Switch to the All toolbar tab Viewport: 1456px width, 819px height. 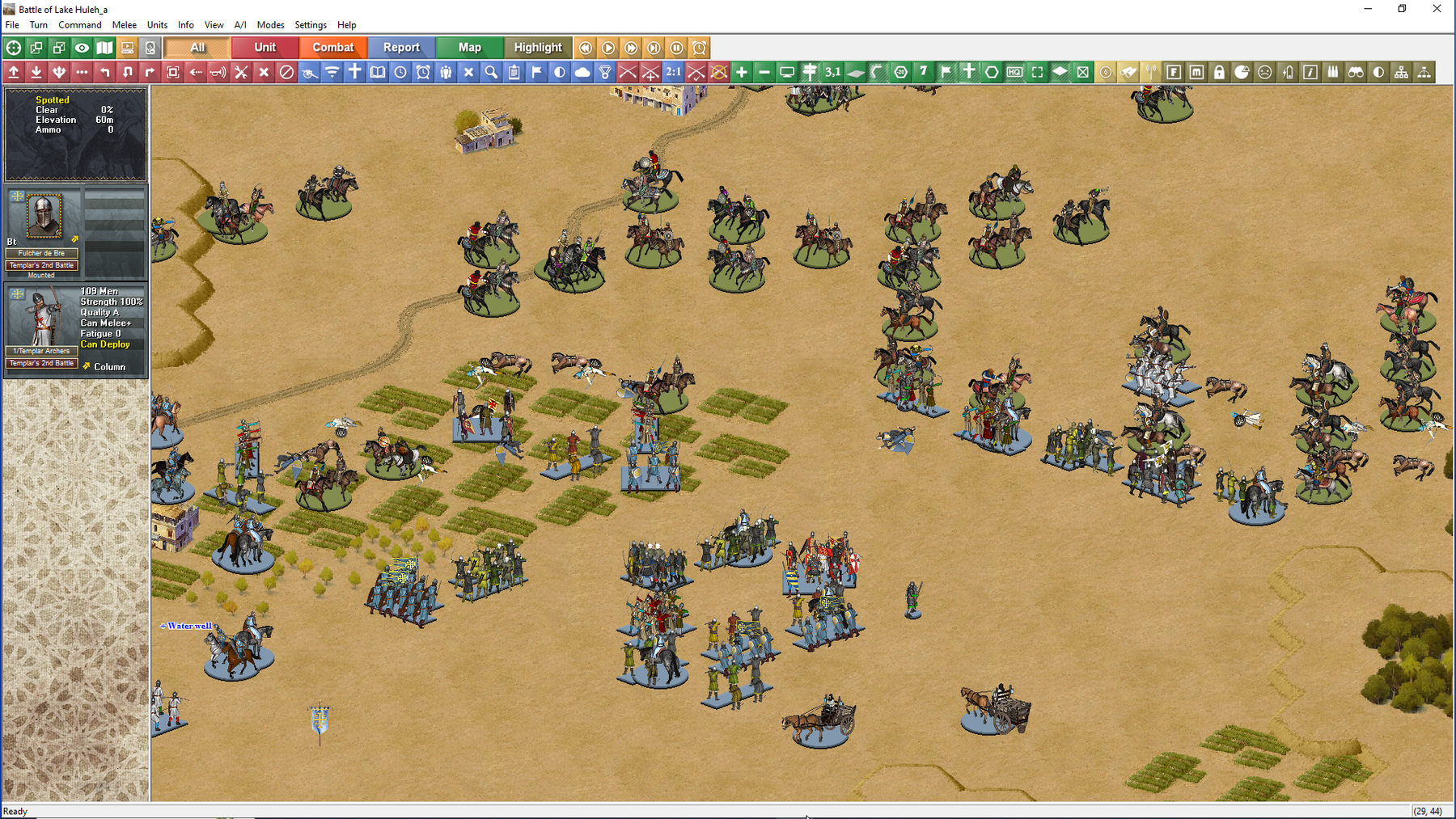click(197, 48)
